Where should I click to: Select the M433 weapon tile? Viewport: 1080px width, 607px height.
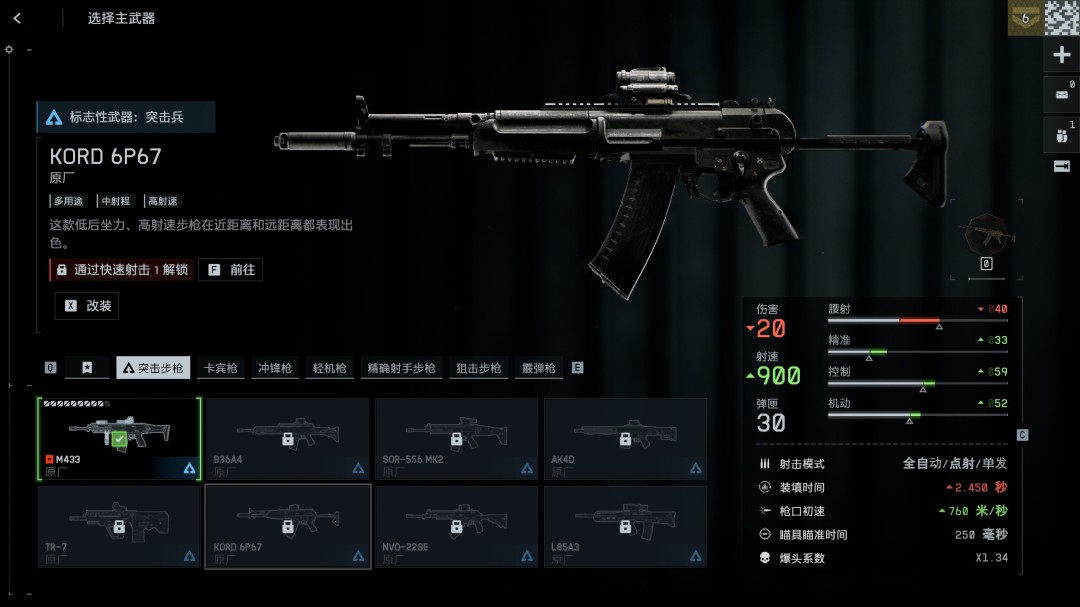click(119, 438)
